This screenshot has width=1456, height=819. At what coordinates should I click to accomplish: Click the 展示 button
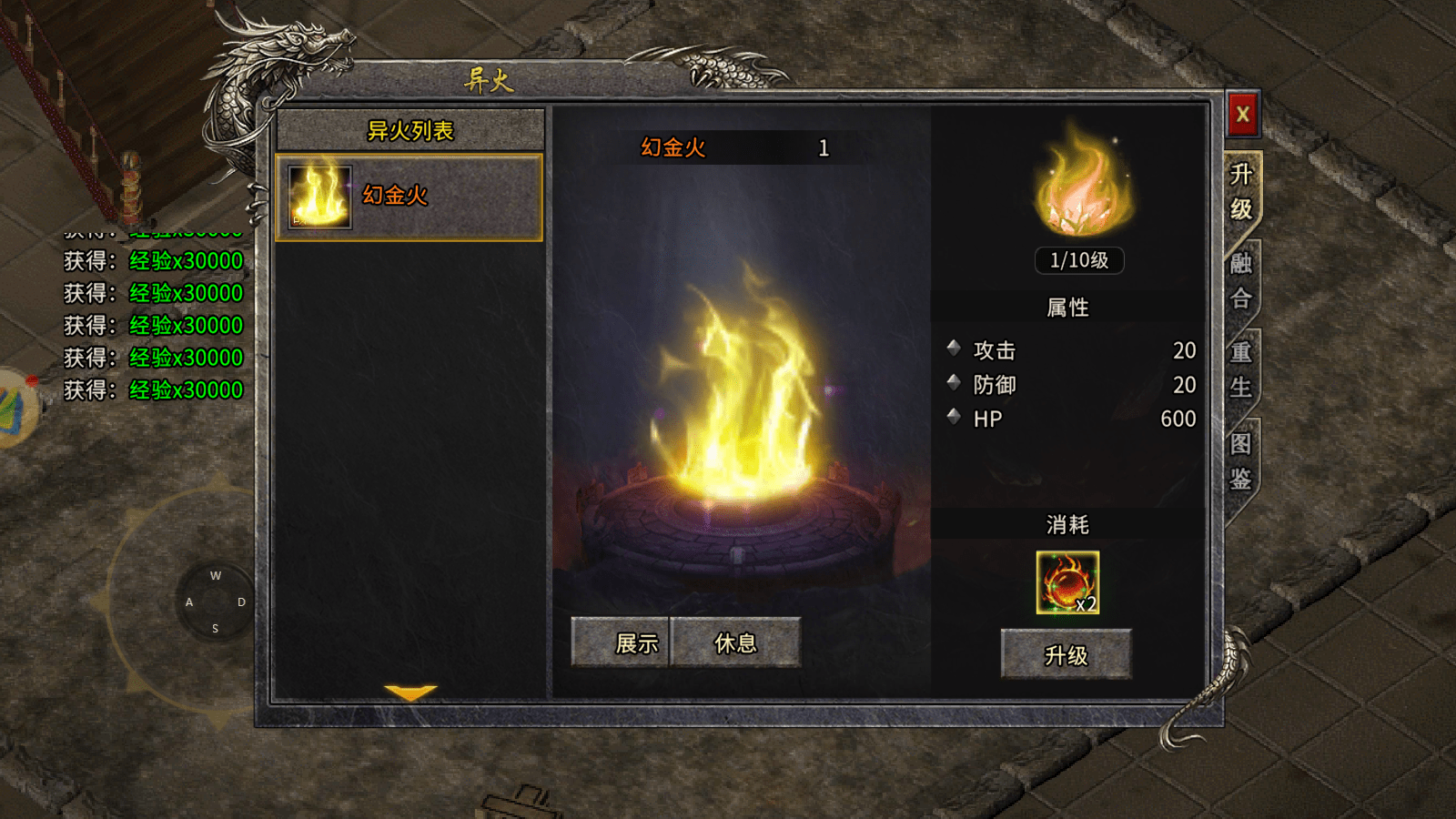[622, 643]
